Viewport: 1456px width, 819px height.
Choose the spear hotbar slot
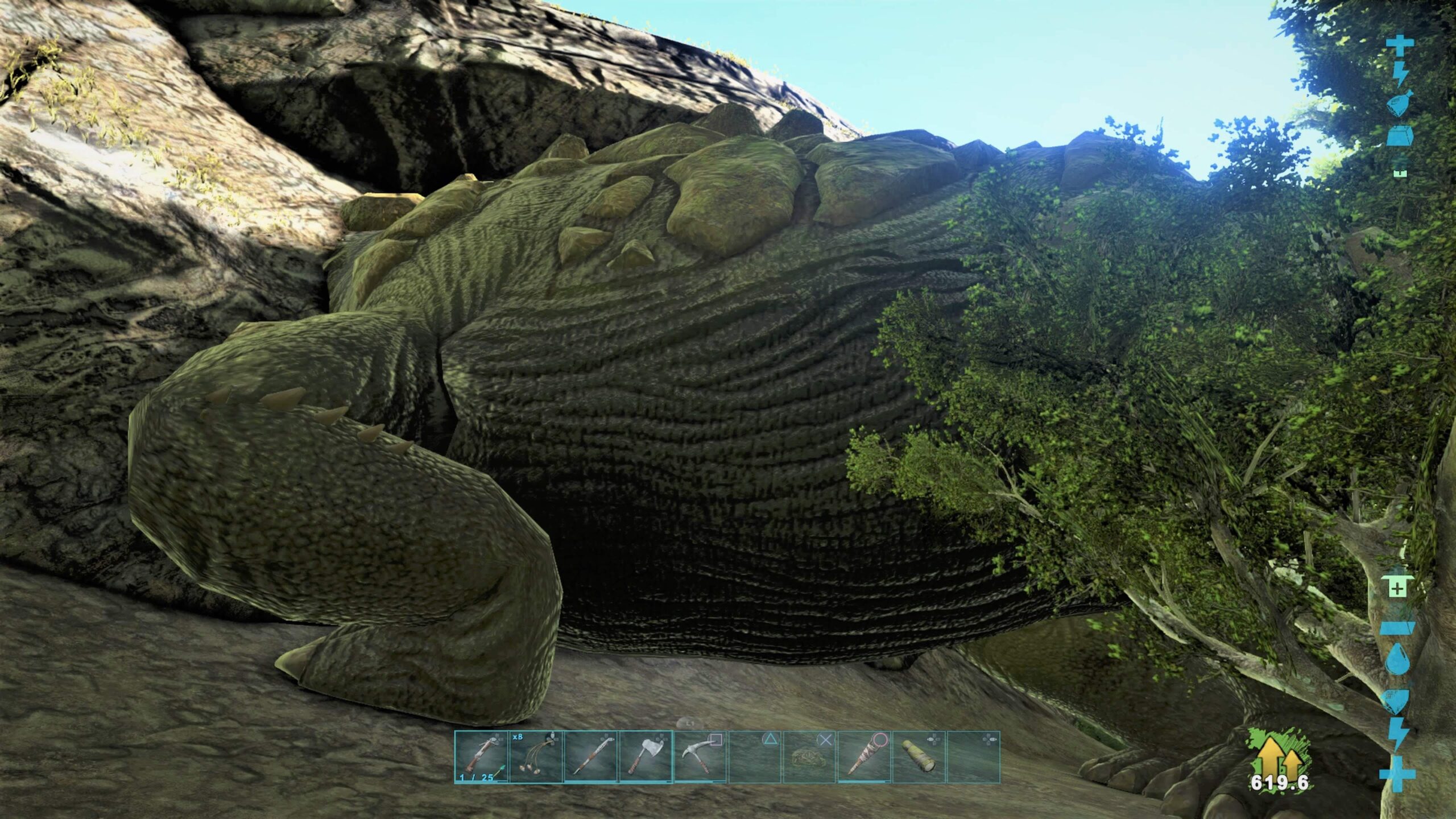[x=590, y=756]
